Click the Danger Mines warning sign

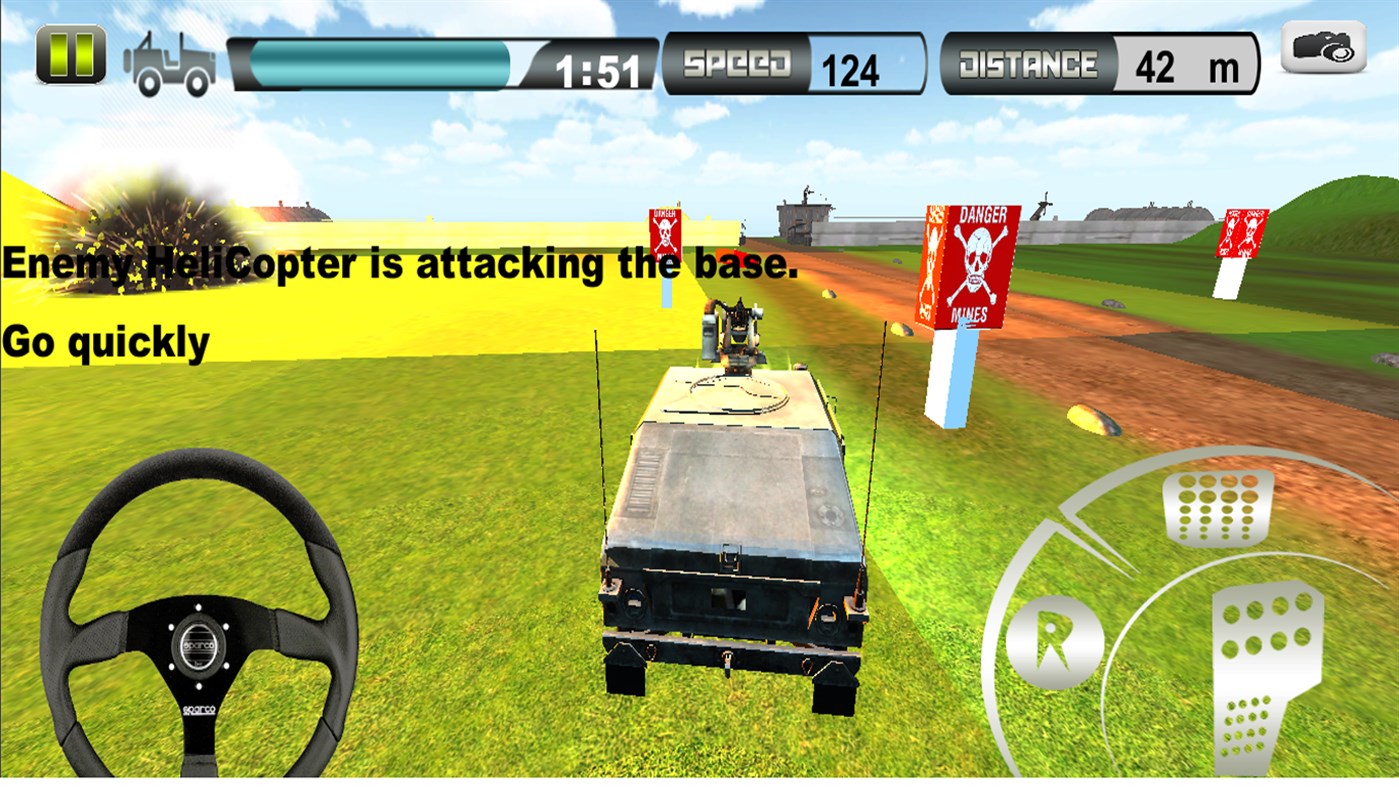click(972, 265)
